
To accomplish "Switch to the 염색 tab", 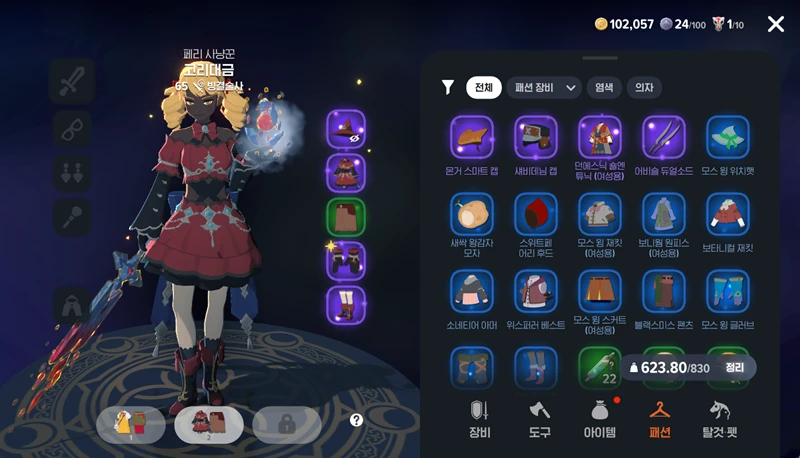I will pyautogui.click(x=604, y=88).
